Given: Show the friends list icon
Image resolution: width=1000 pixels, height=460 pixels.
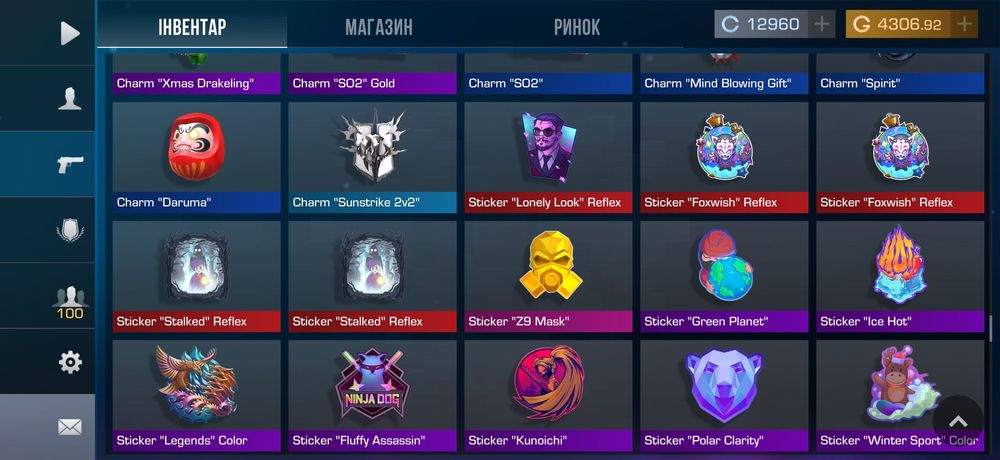Looking at the screenshot, I should tap(69, 297).
